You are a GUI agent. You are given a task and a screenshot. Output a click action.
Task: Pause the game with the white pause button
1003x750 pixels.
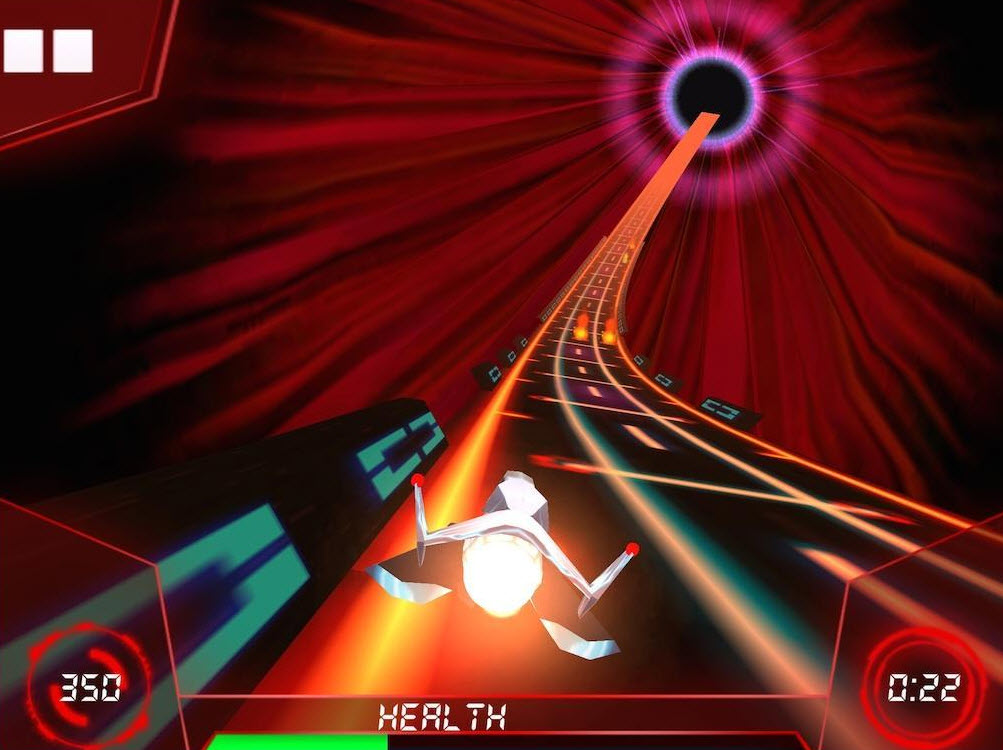pos(48,51)
